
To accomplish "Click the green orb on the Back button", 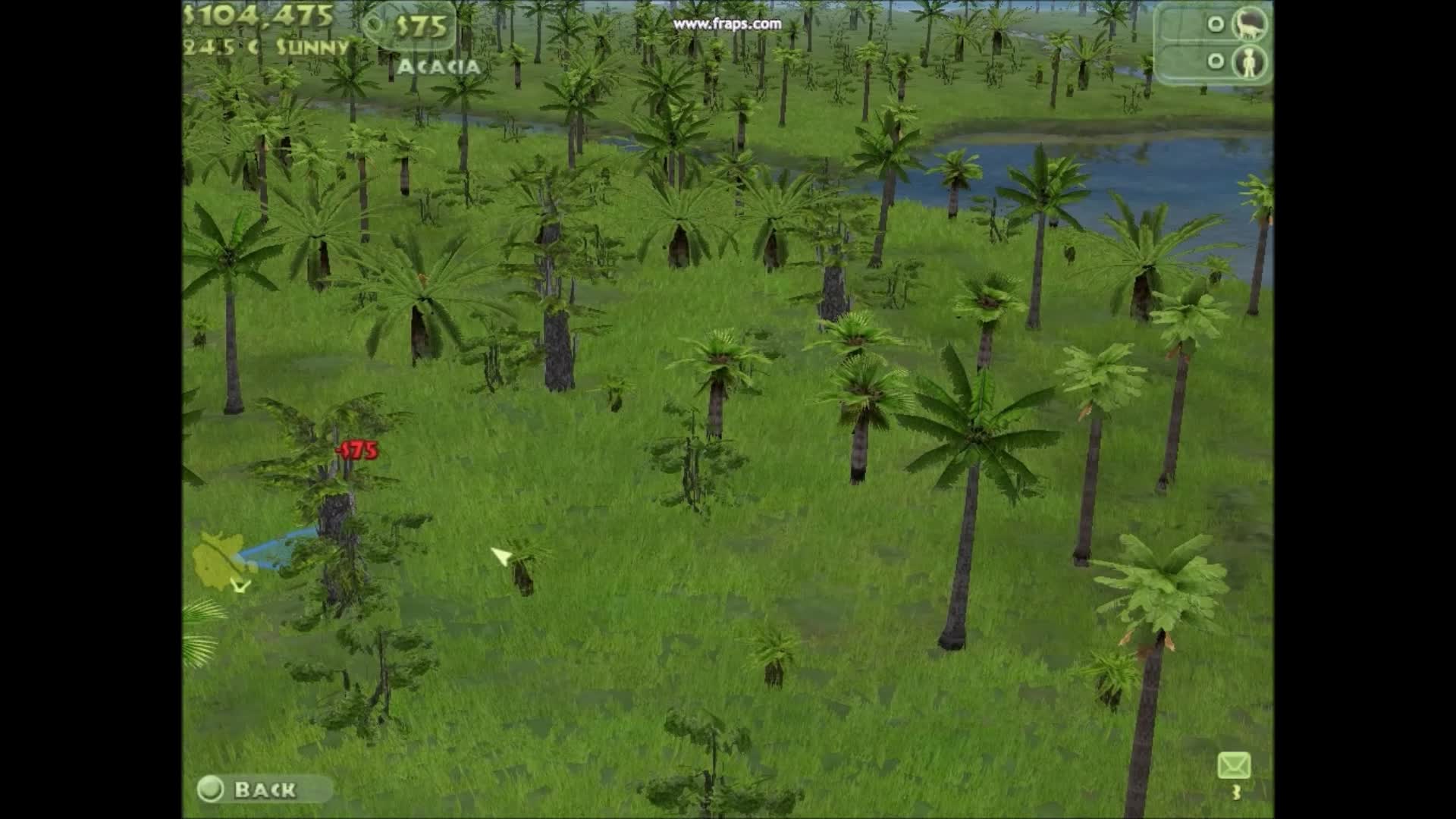I will [x=211, y=789].
